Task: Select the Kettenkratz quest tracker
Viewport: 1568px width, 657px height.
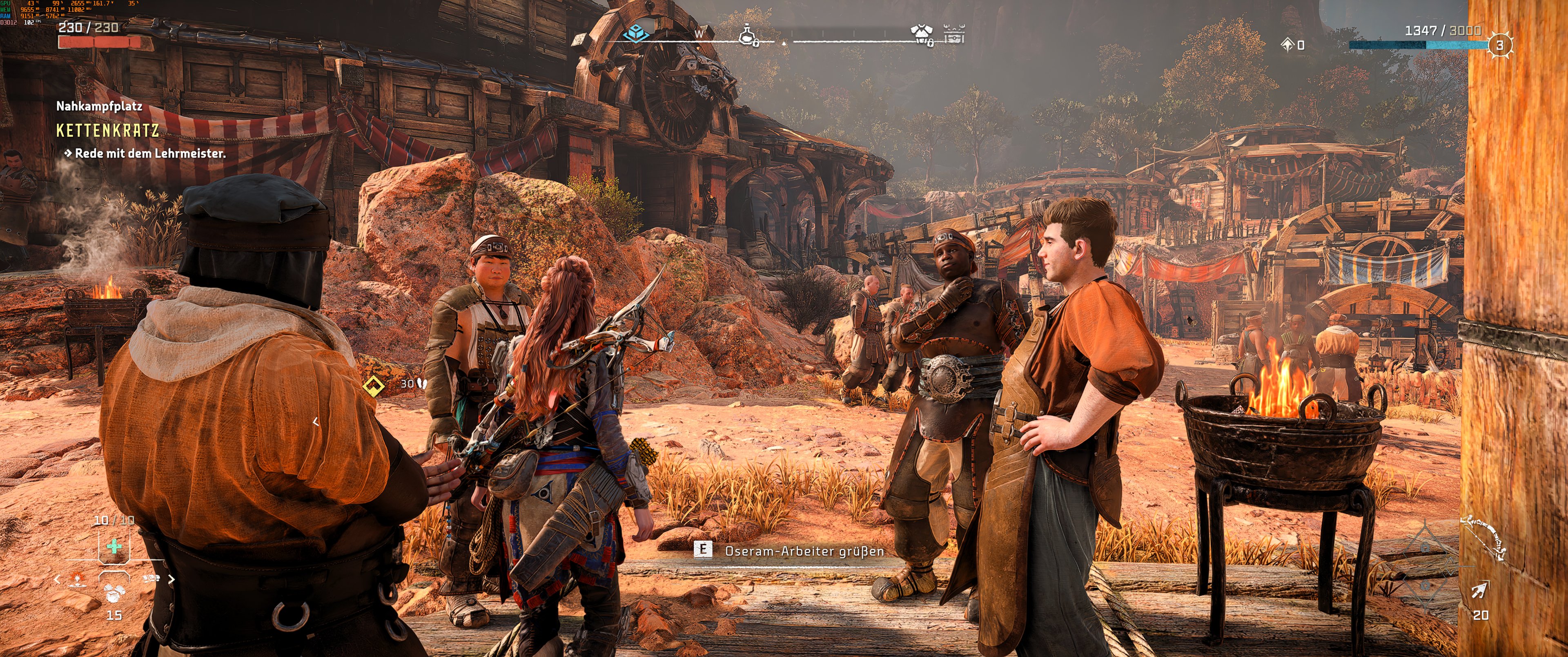Action: (x=108, y=130)
